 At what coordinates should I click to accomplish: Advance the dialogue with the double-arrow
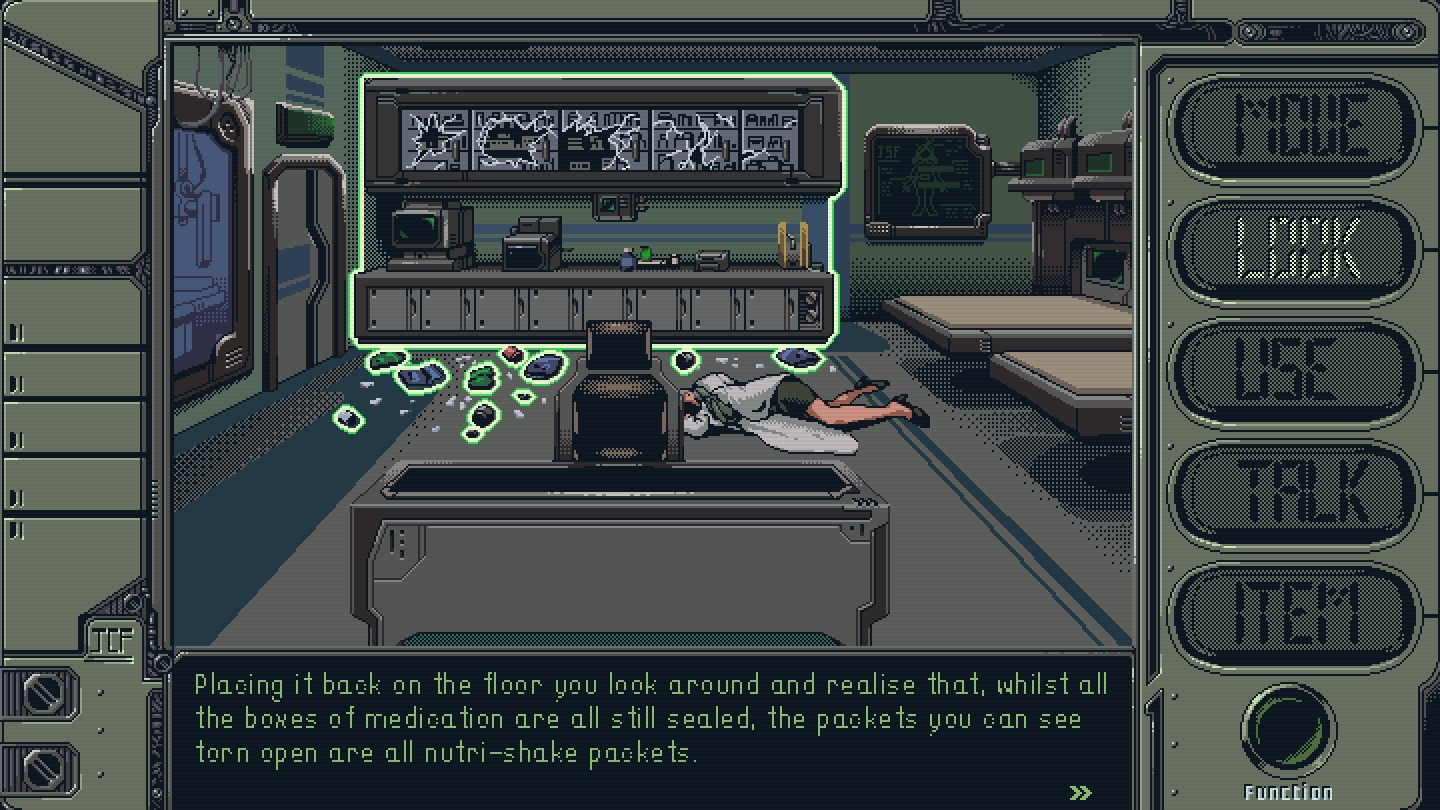(1080, 793)
